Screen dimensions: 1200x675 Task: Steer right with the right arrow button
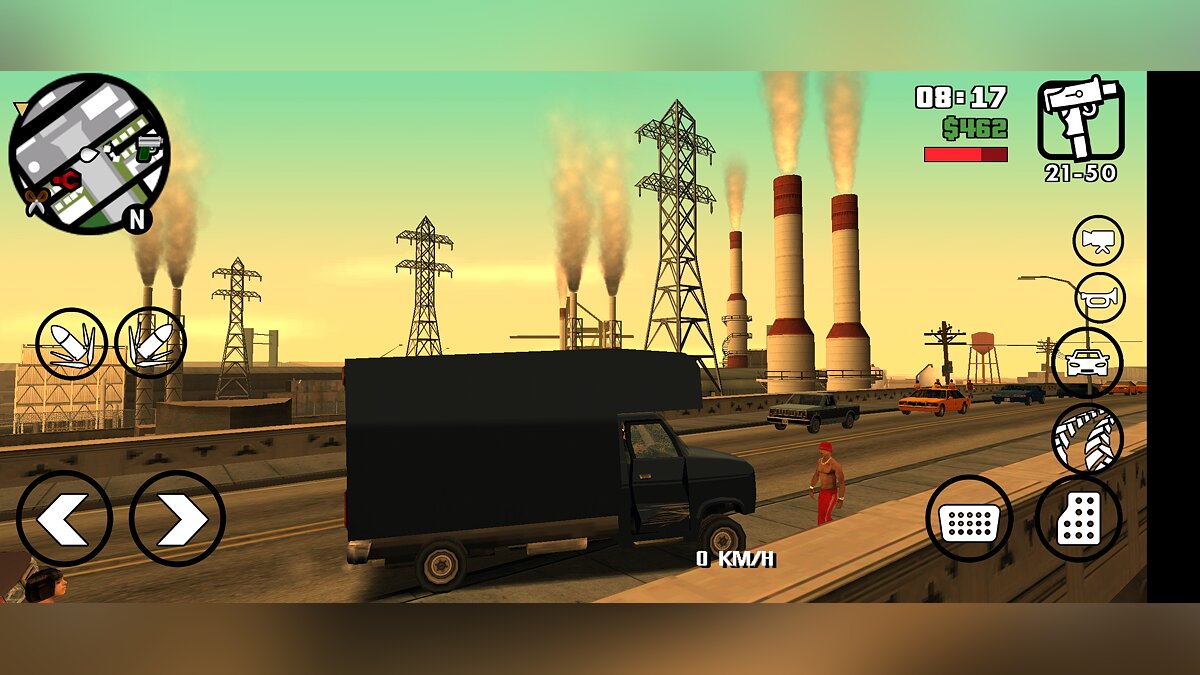pyautogui.click(x=177, y=518)
